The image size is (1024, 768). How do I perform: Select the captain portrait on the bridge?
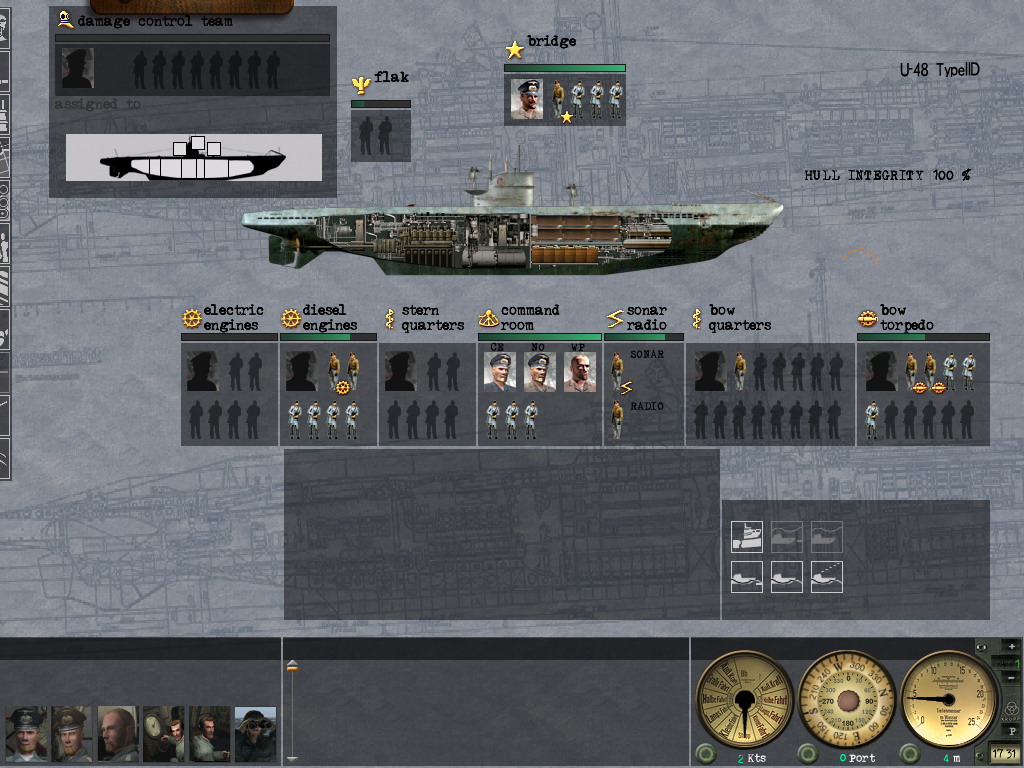(527, 99)
